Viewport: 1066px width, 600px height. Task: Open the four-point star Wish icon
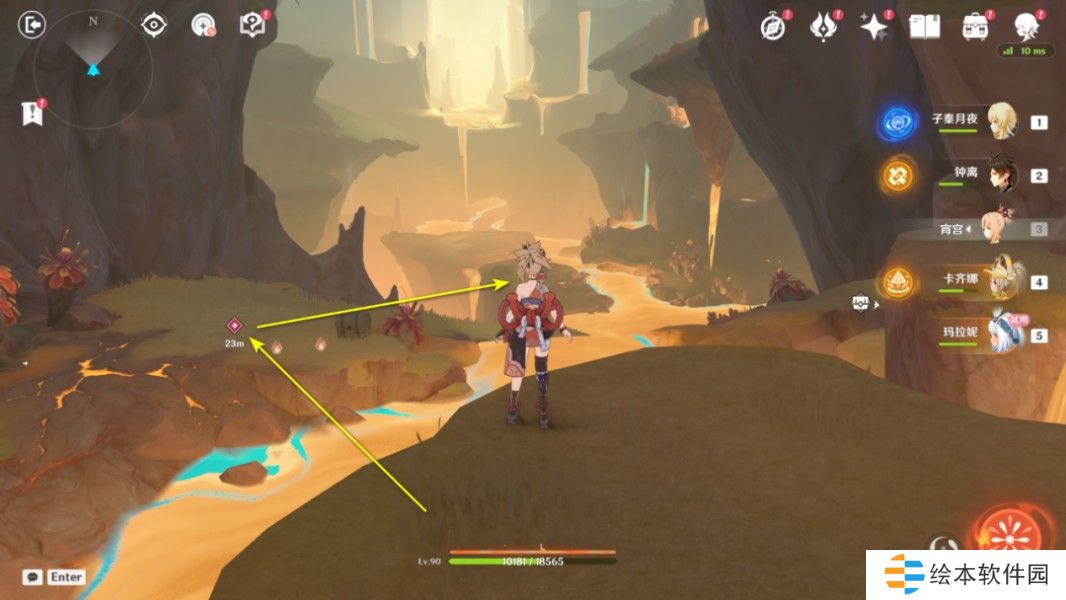click(874, 27)
